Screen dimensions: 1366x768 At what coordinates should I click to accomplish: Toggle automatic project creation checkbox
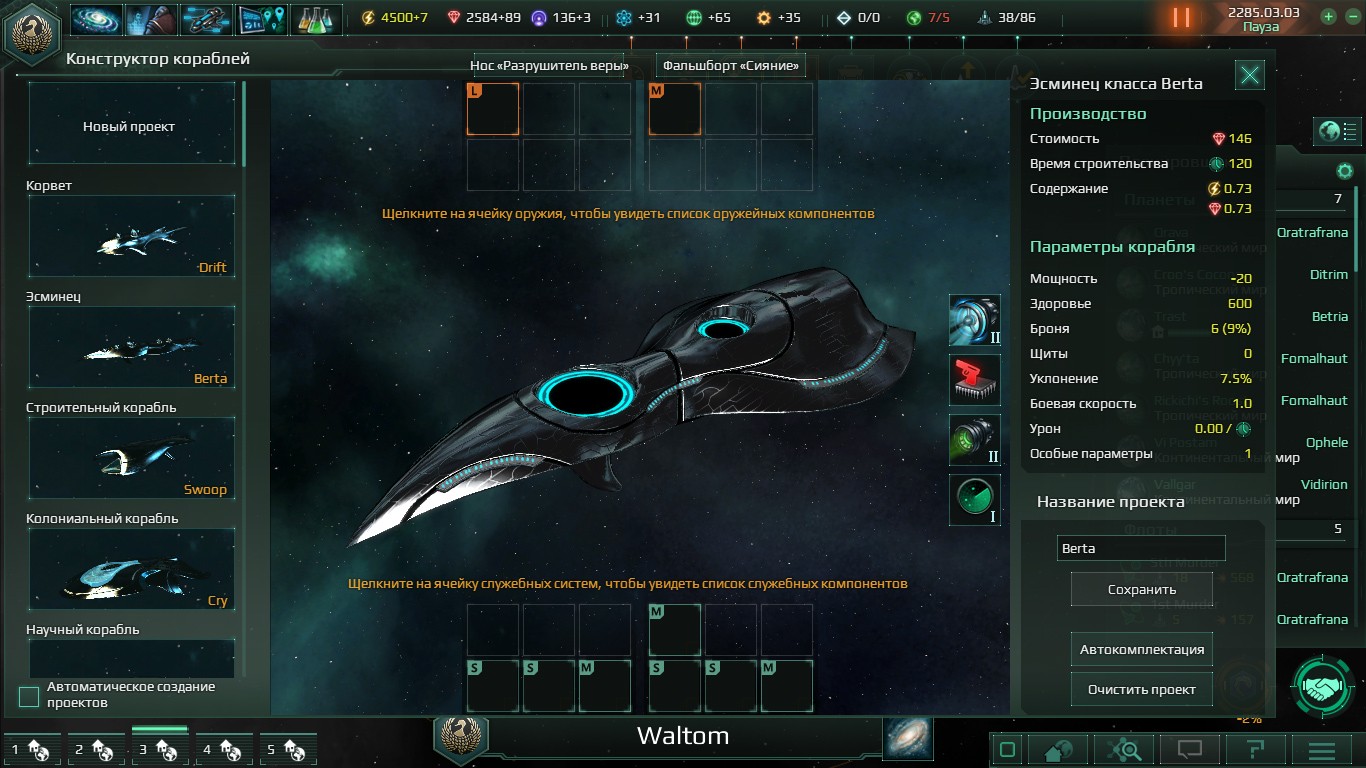(29, 696)
